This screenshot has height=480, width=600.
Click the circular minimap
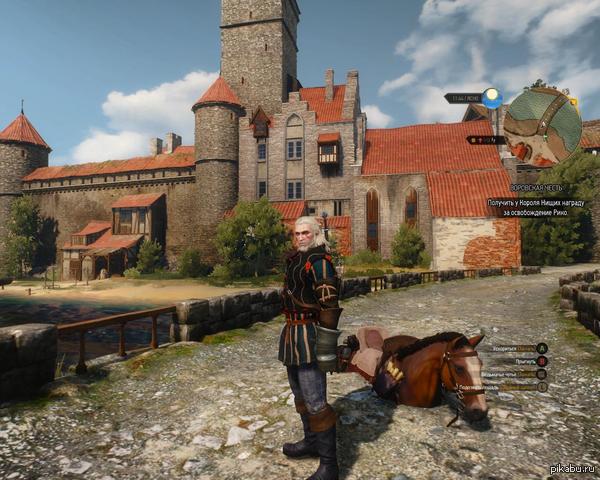[542, 124]
